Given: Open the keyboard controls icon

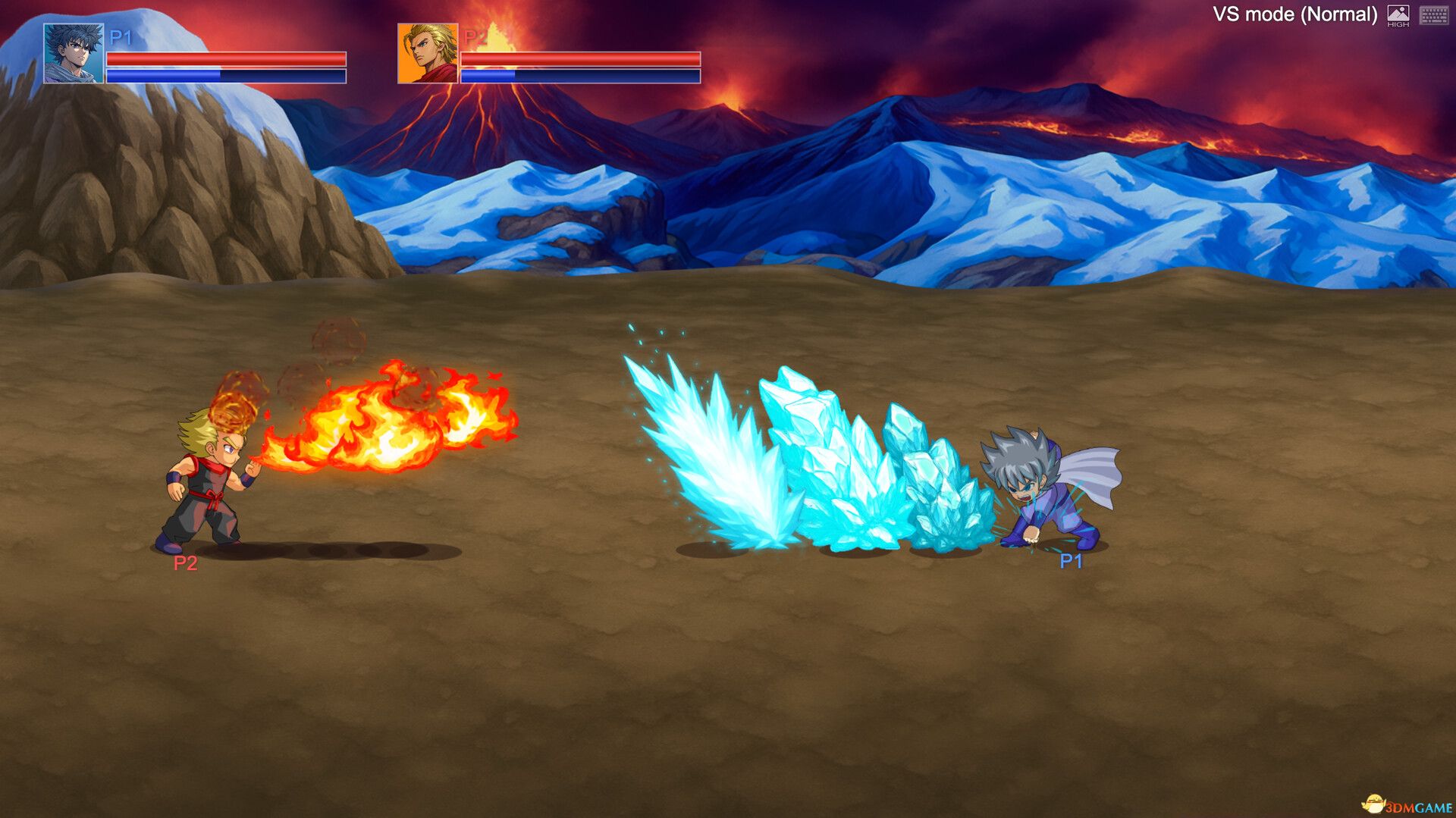Looking at the screenshot, I should 1433,14.
